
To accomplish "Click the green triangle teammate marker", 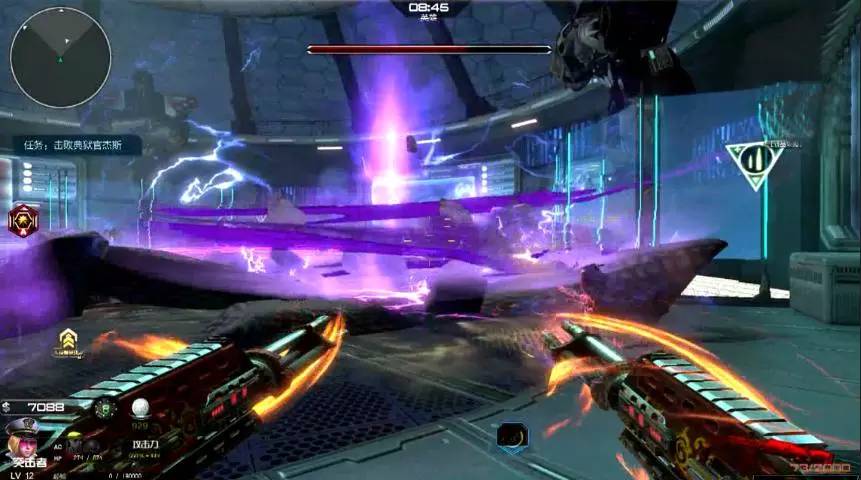I will coord(754,161).
